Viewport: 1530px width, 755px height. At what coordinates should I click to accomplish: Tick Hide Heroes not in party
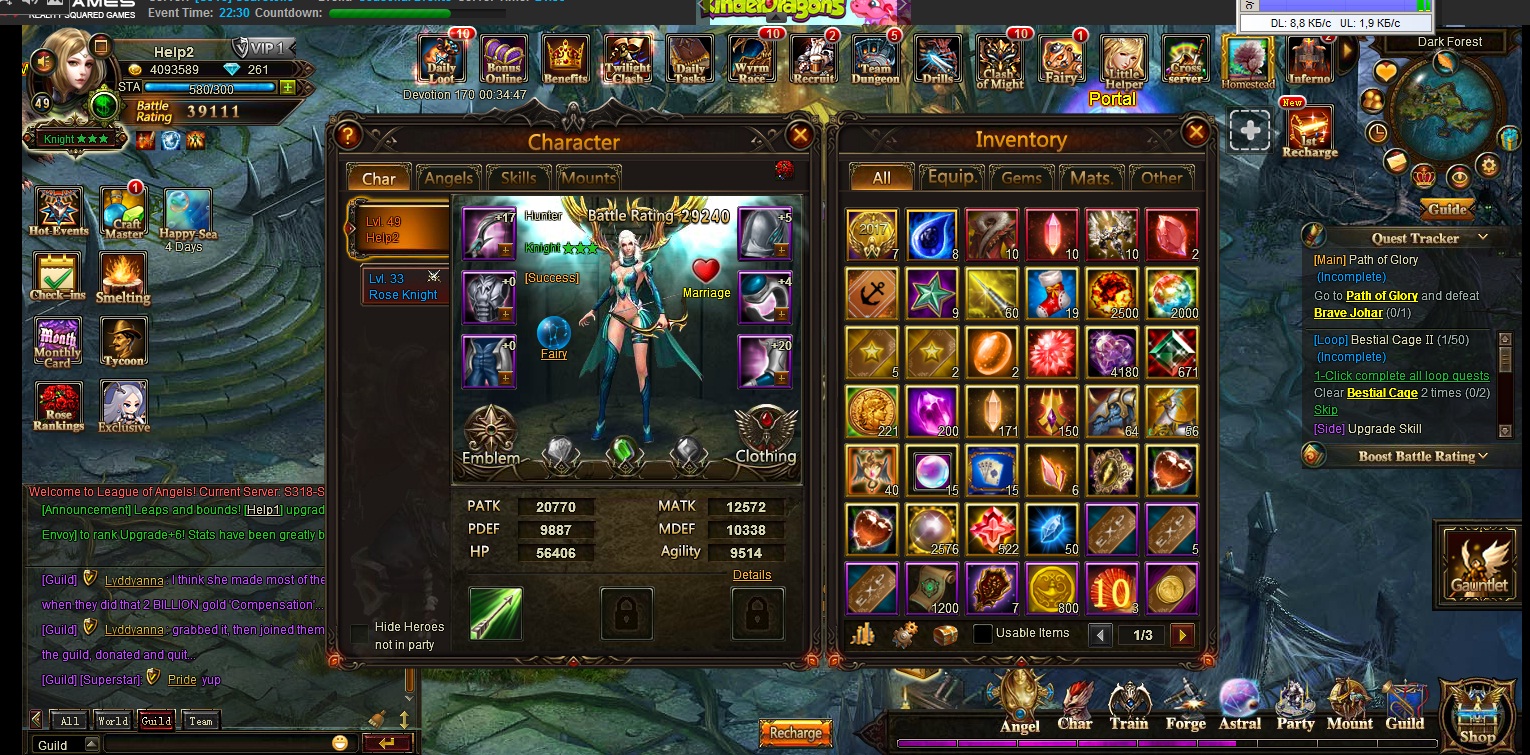point(359,635)
